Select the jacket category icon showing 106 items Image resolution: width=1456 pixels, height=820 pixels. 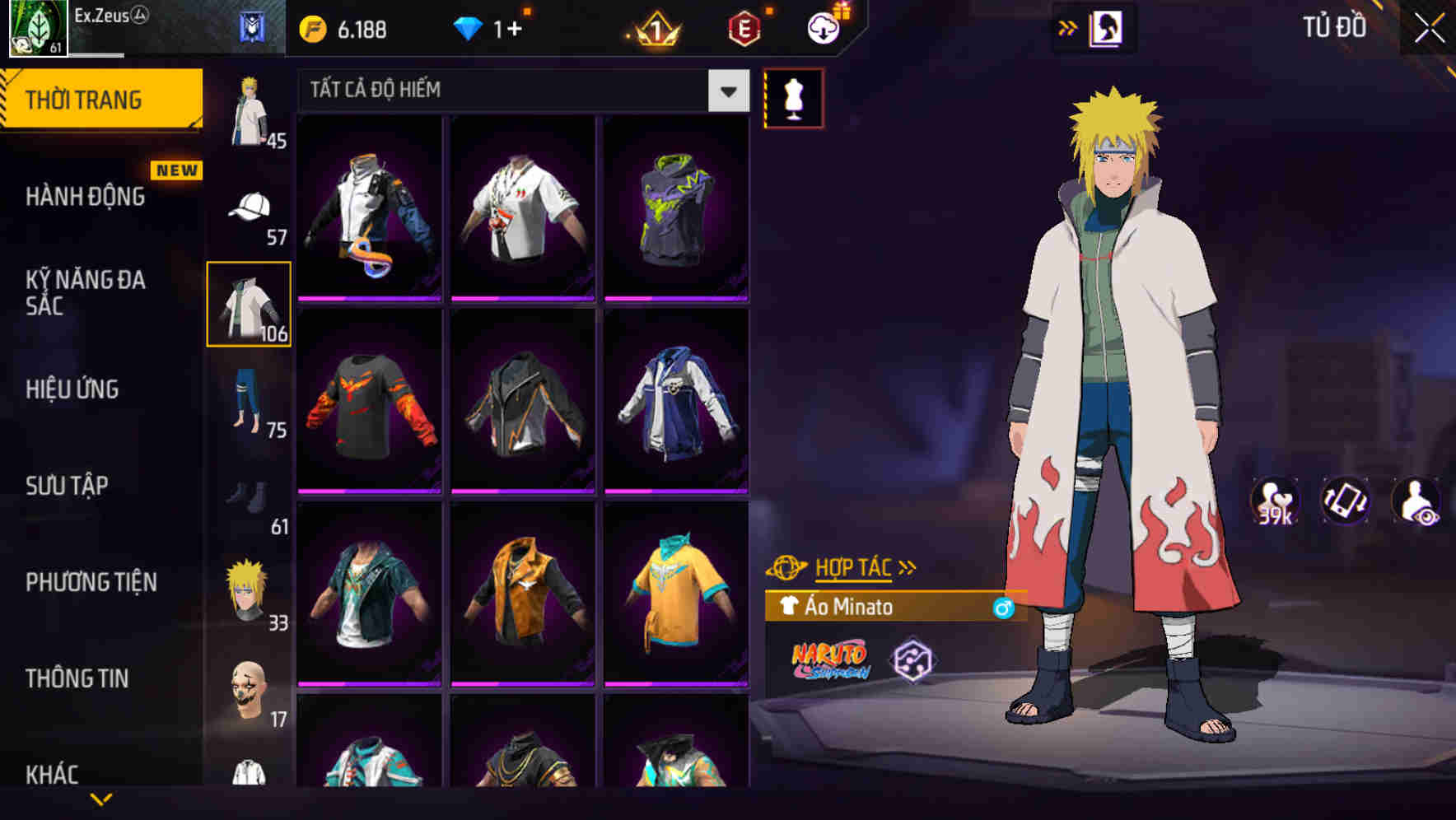248,305
